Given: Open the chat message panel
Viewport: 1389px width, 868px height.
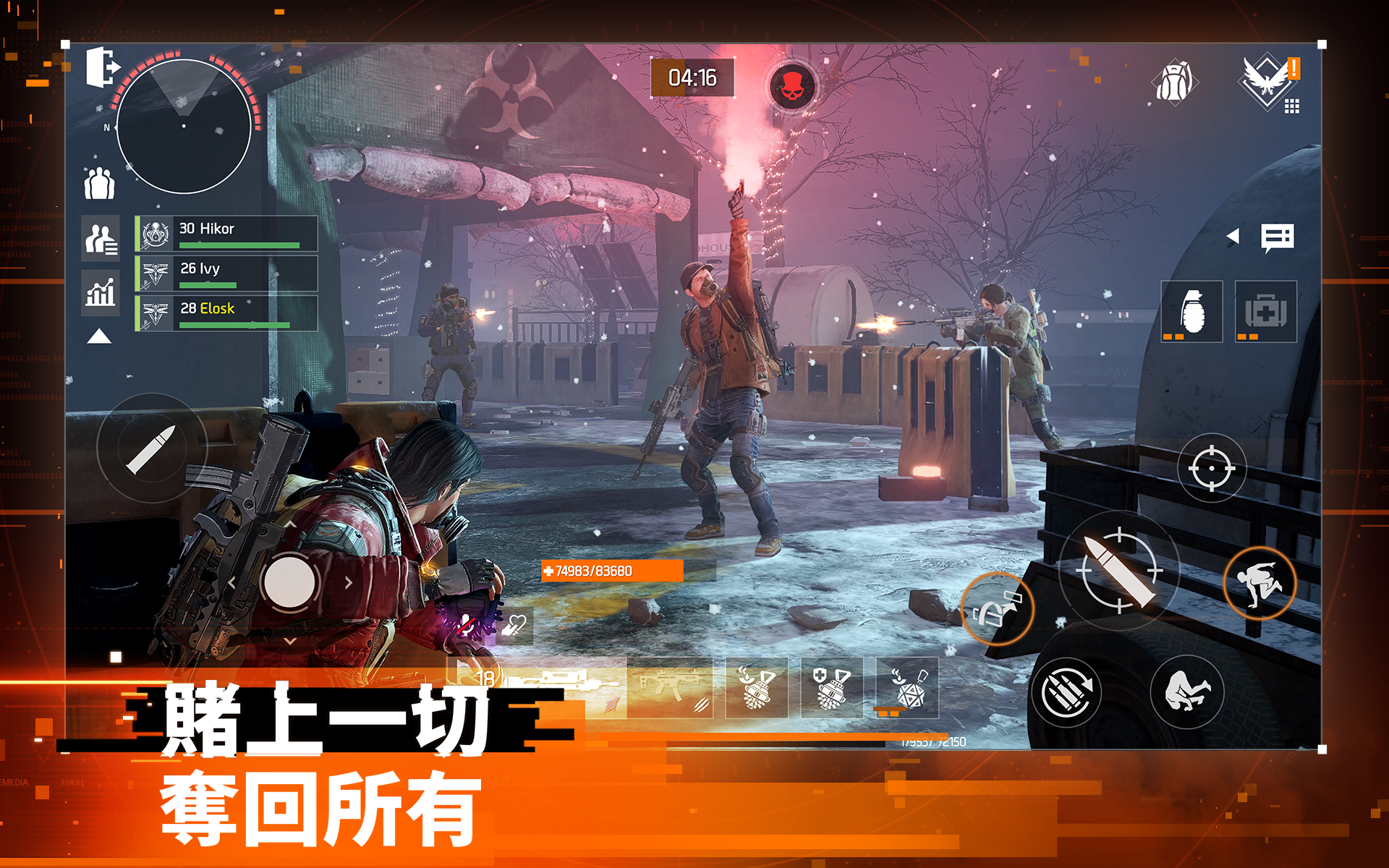Looking at the screenshot, I should tap(1277, 237).
